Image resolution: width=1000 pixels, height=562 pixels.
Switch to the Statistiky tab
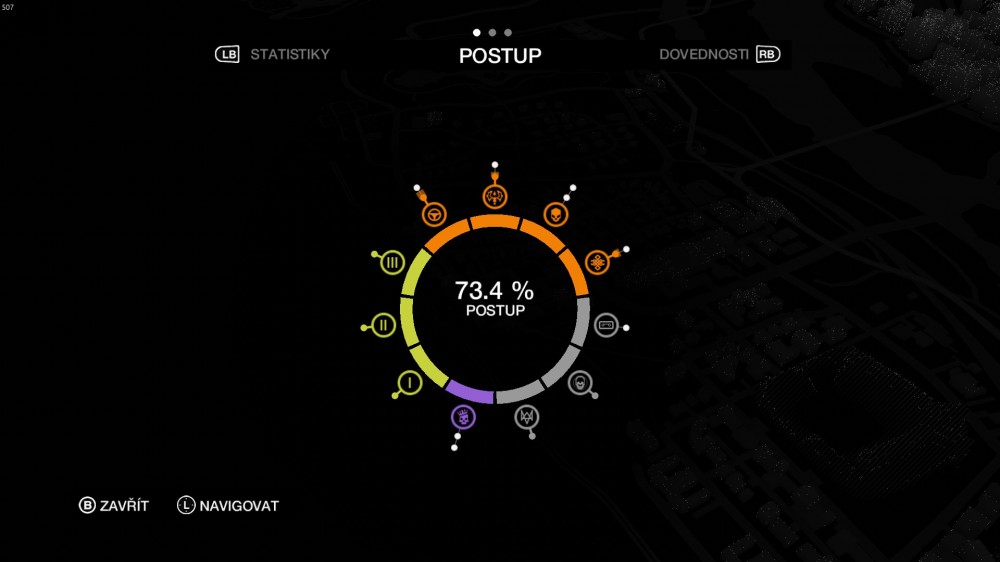[x=289, y=54]
